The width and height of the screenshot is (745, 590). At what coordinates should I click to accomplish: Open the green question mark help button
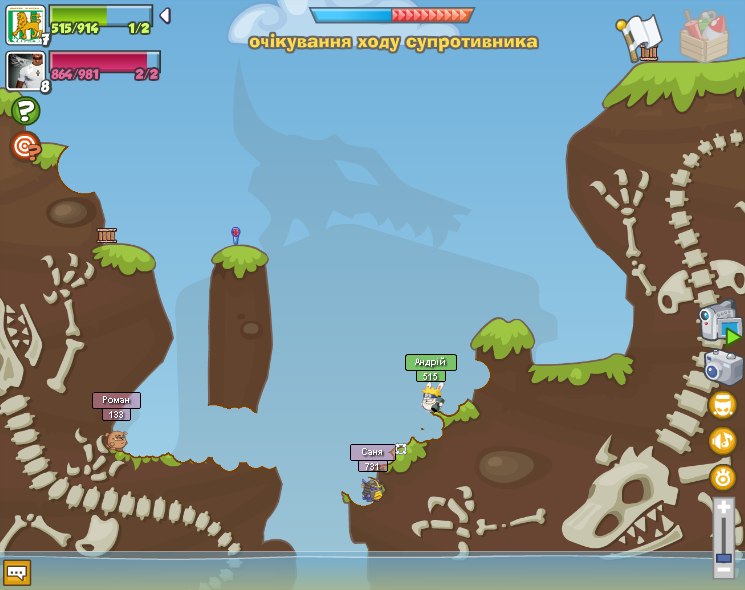[x=26, y=111]
